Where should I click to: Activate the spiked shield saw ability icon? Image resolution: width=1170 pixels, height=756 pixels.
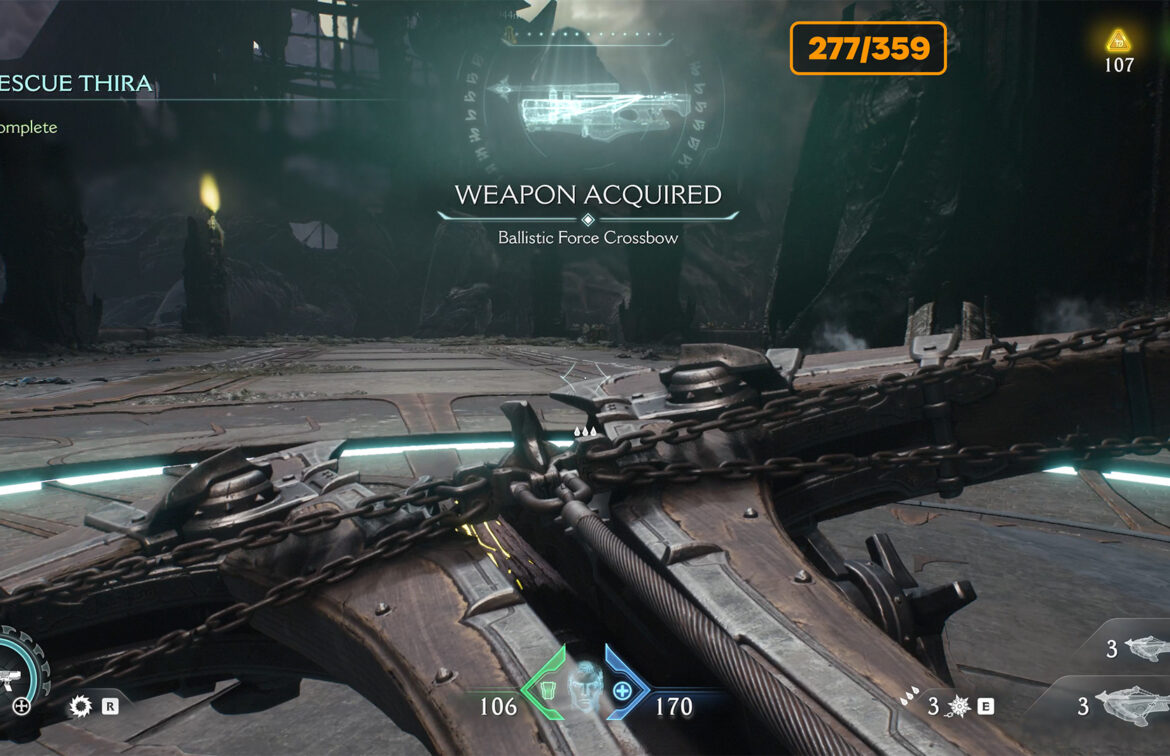tap(81, 707)
